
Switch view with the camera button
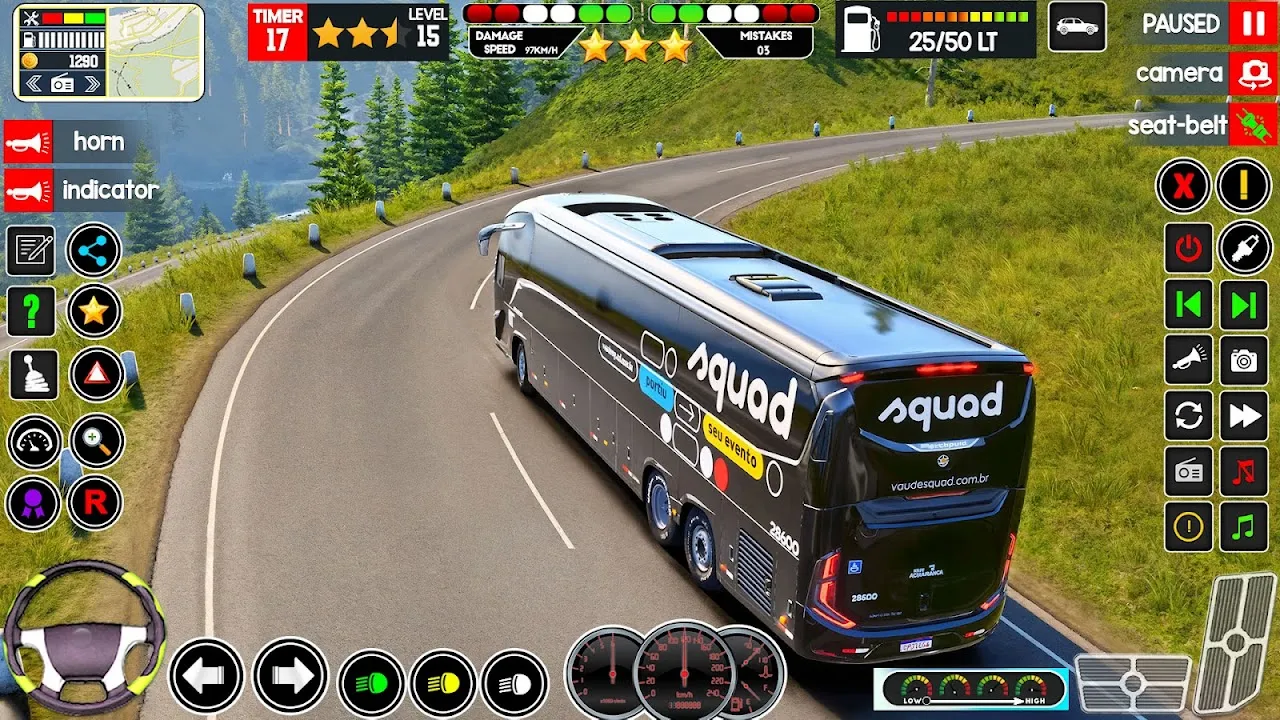coord(1253,73)
